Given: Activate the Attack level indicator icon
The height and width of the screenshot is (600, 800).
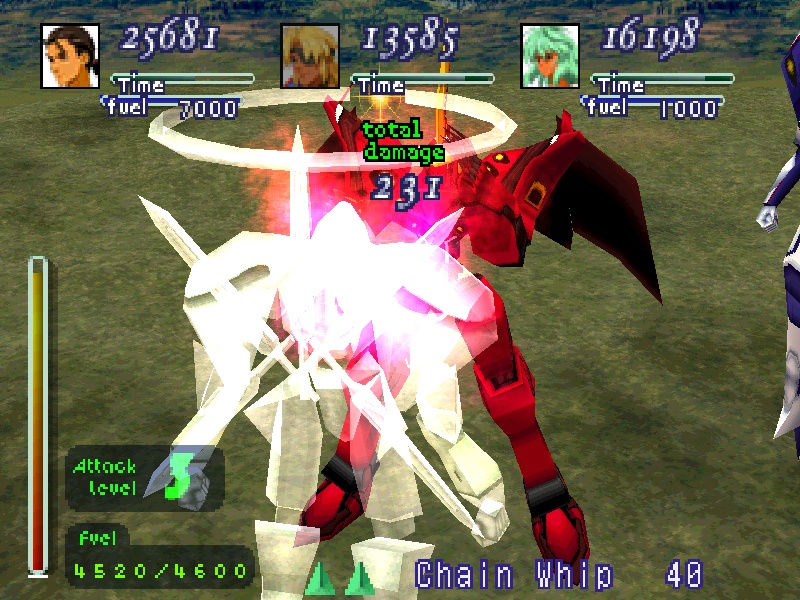Looking at the screenshot, I should point(177,478).
